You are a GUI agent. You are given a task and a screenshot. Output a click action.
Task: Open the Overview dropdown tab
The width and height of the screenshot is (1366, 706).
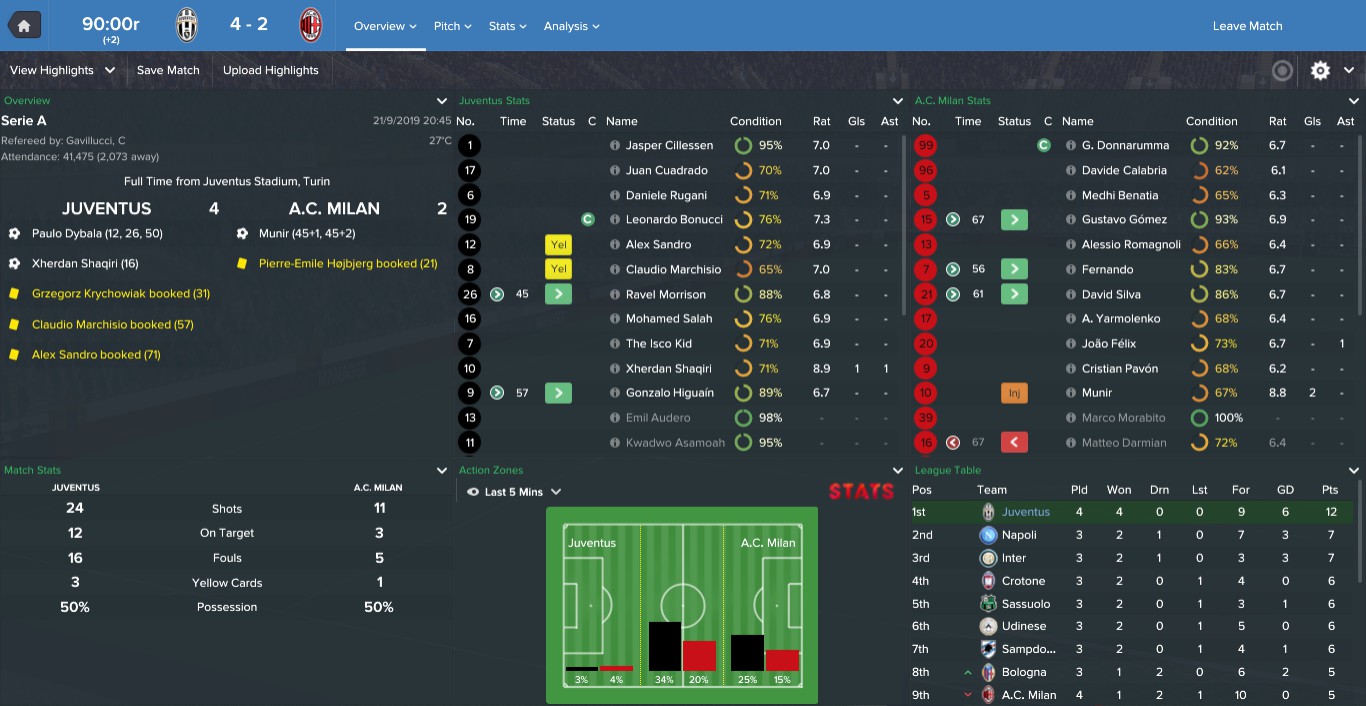[384, 26]
